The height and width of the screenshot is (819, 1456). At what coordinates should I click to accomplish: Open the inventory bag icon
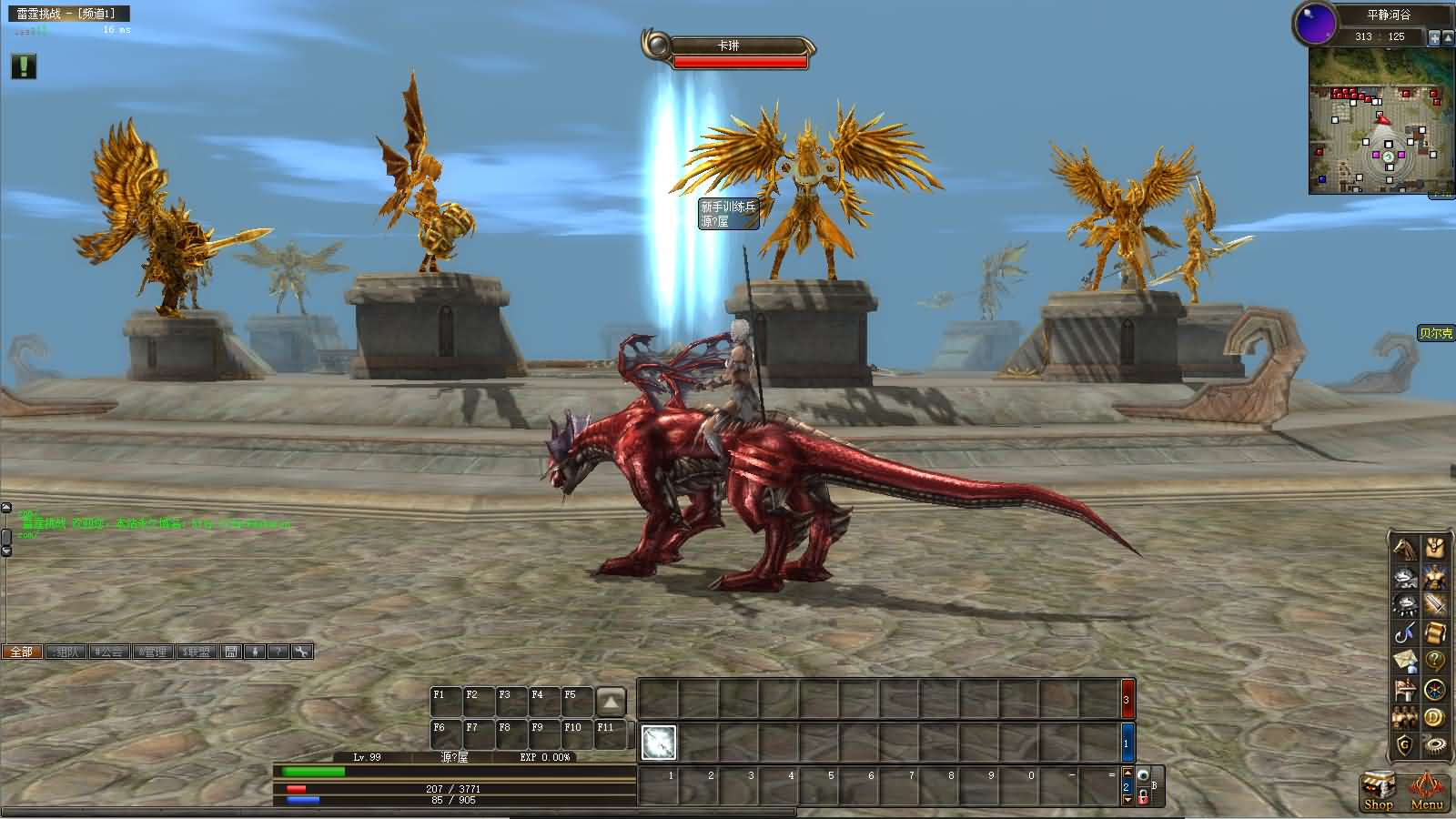click(x=1435, y=549)
